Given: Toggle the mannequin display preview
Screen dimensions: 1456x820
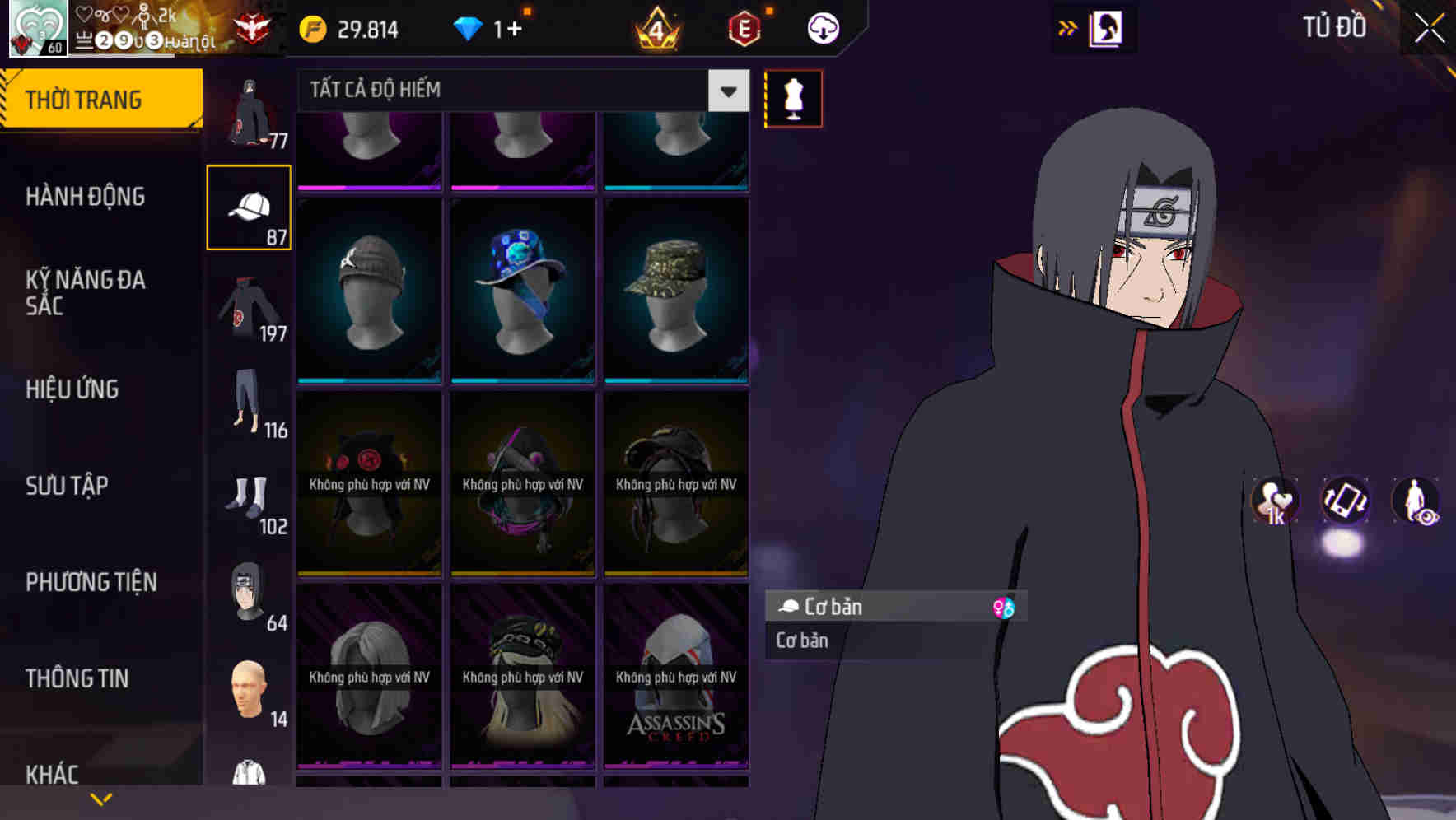Looking at the screenshot, I should point(793,98).
